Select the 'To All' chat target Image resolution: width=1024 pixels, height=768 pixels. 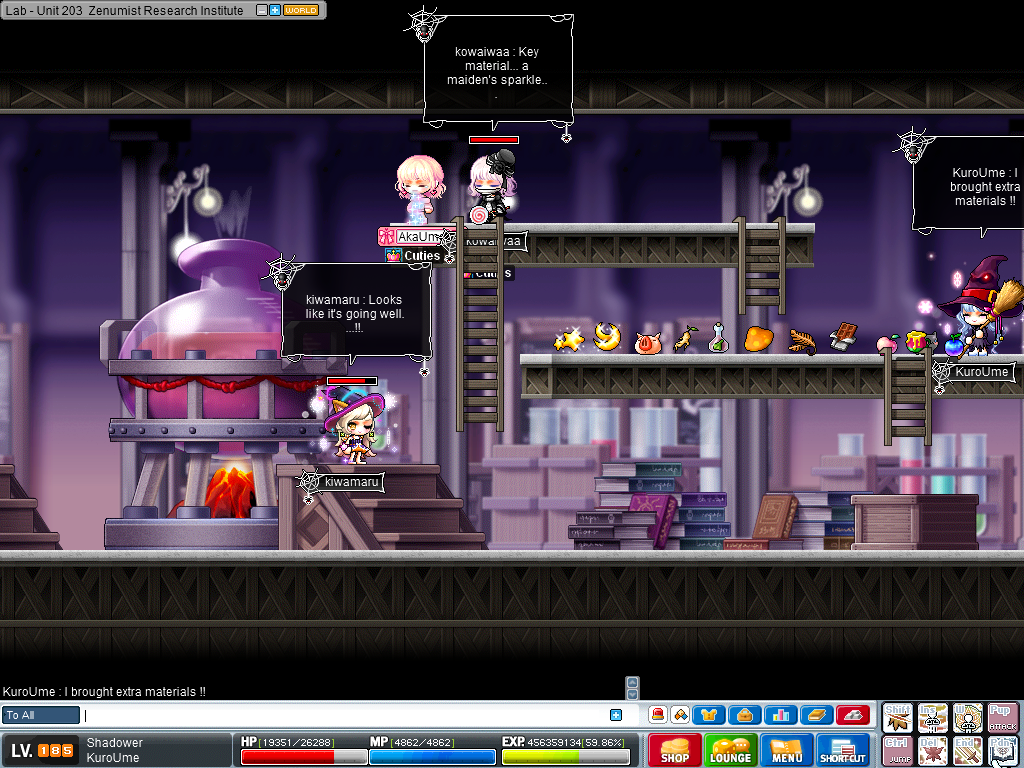click(41, 715)
